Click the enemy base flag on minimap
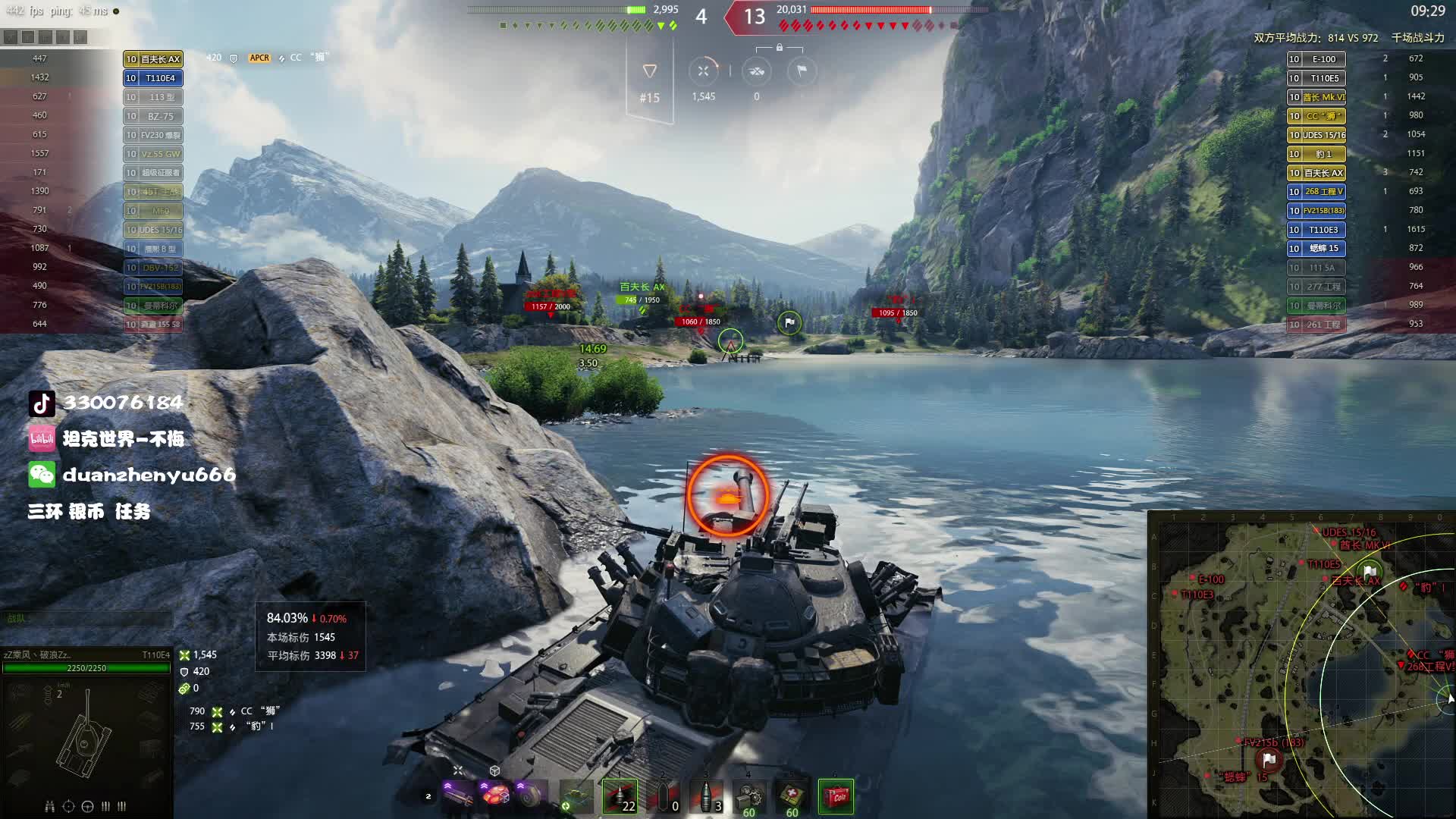 (x=1269, y=759)
